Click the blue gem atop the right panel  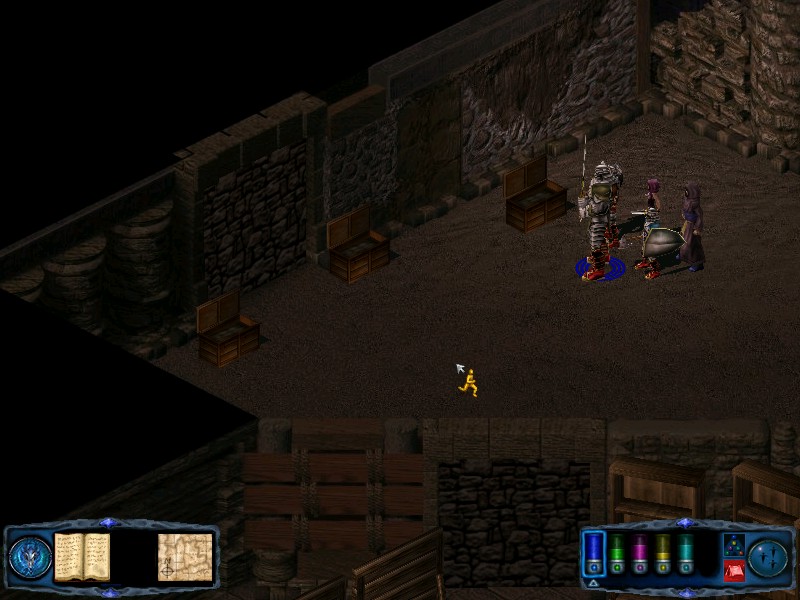[x=684, y=523]
